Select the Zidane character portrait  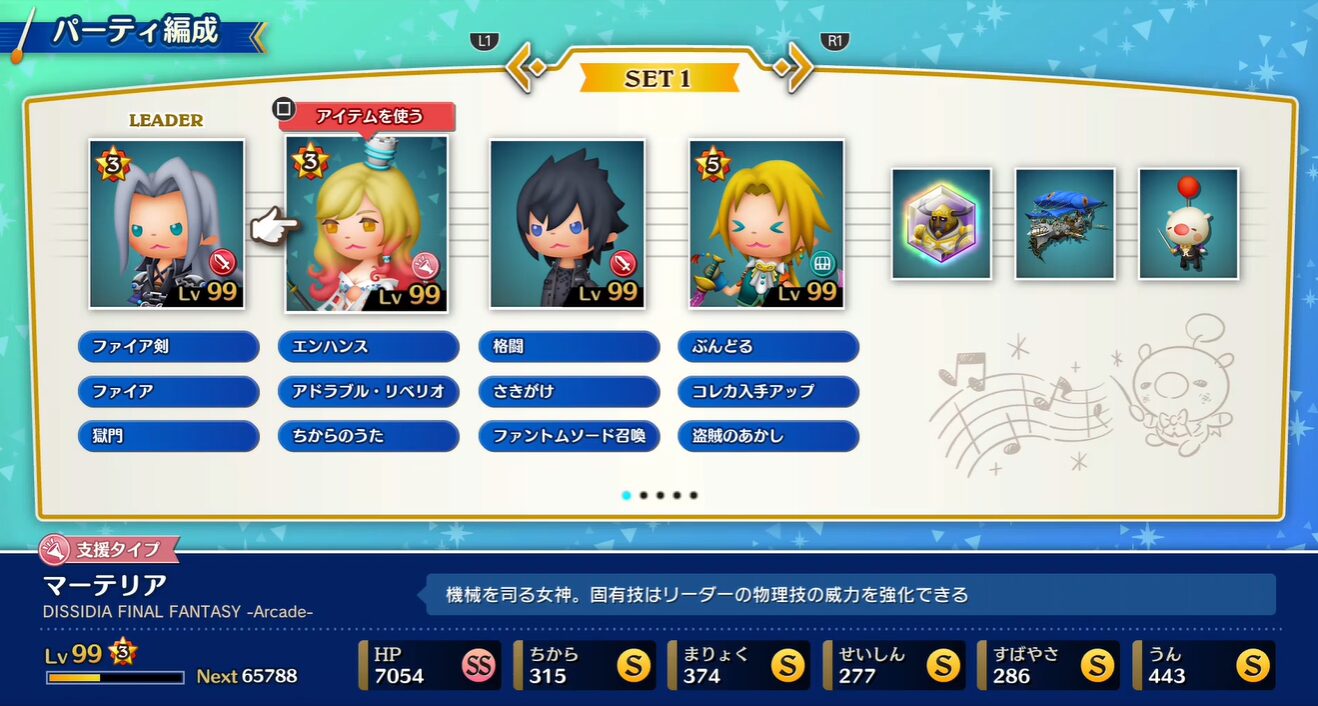(767, 224)
